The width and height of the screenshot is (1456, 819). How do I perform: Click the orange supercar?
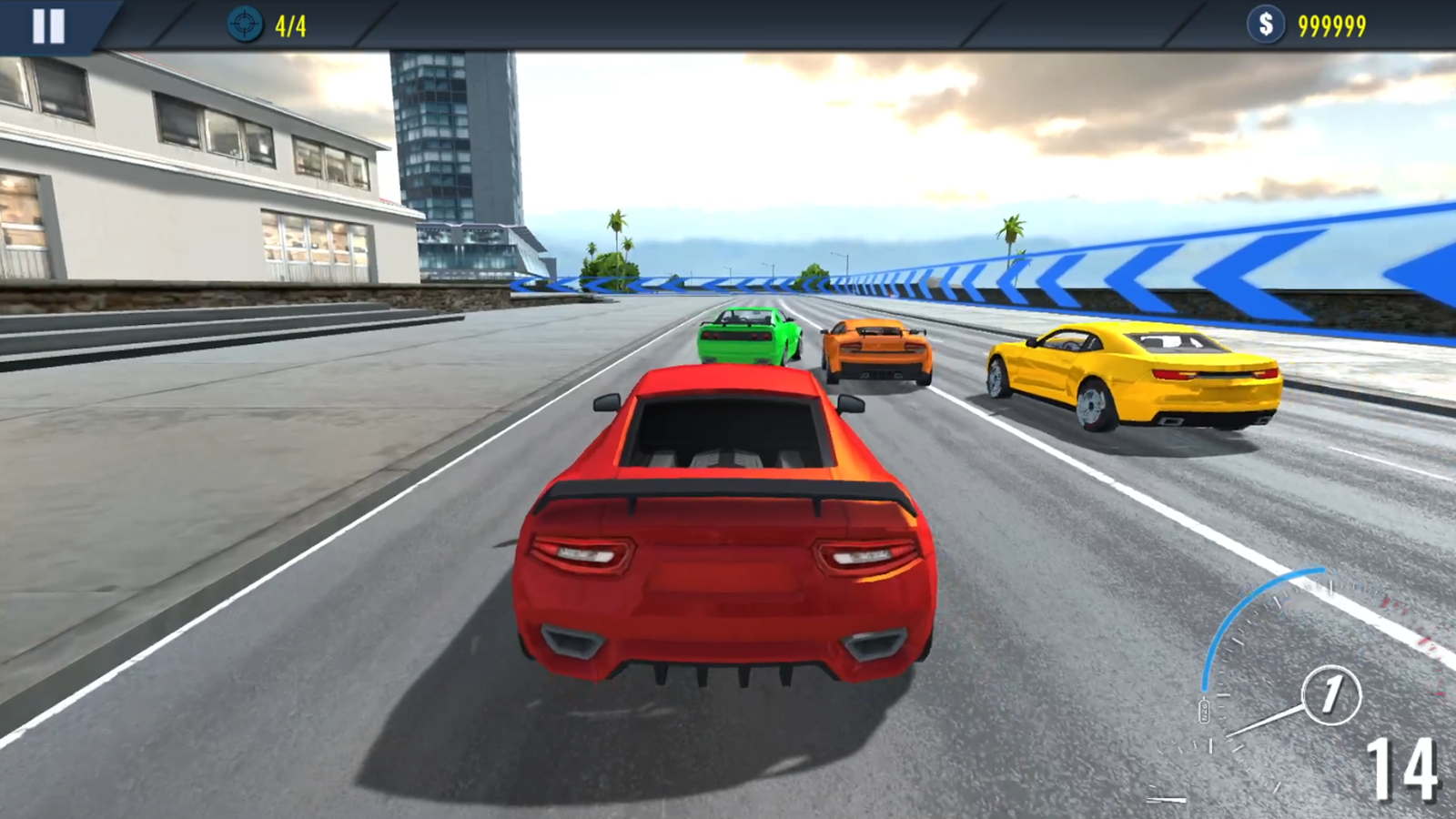pos(878,350)
